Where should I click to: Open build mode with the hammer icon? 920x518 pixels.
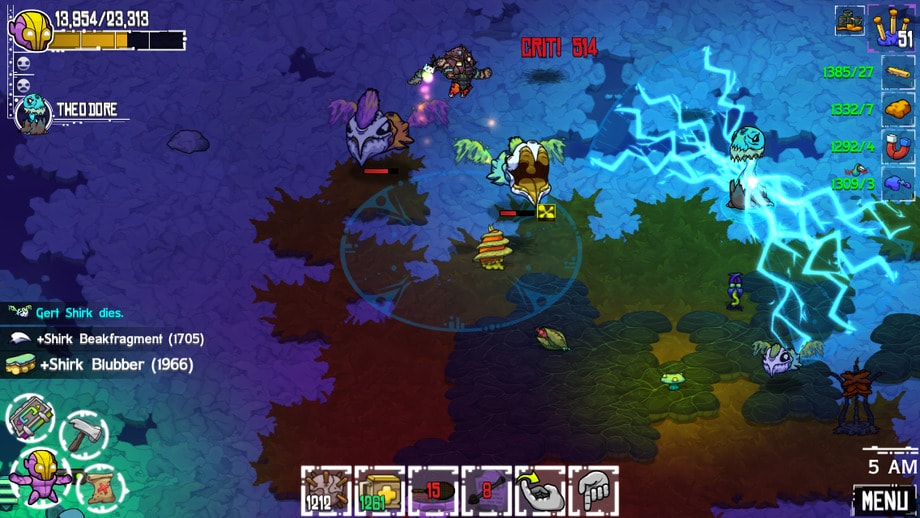tap(84, 433)
